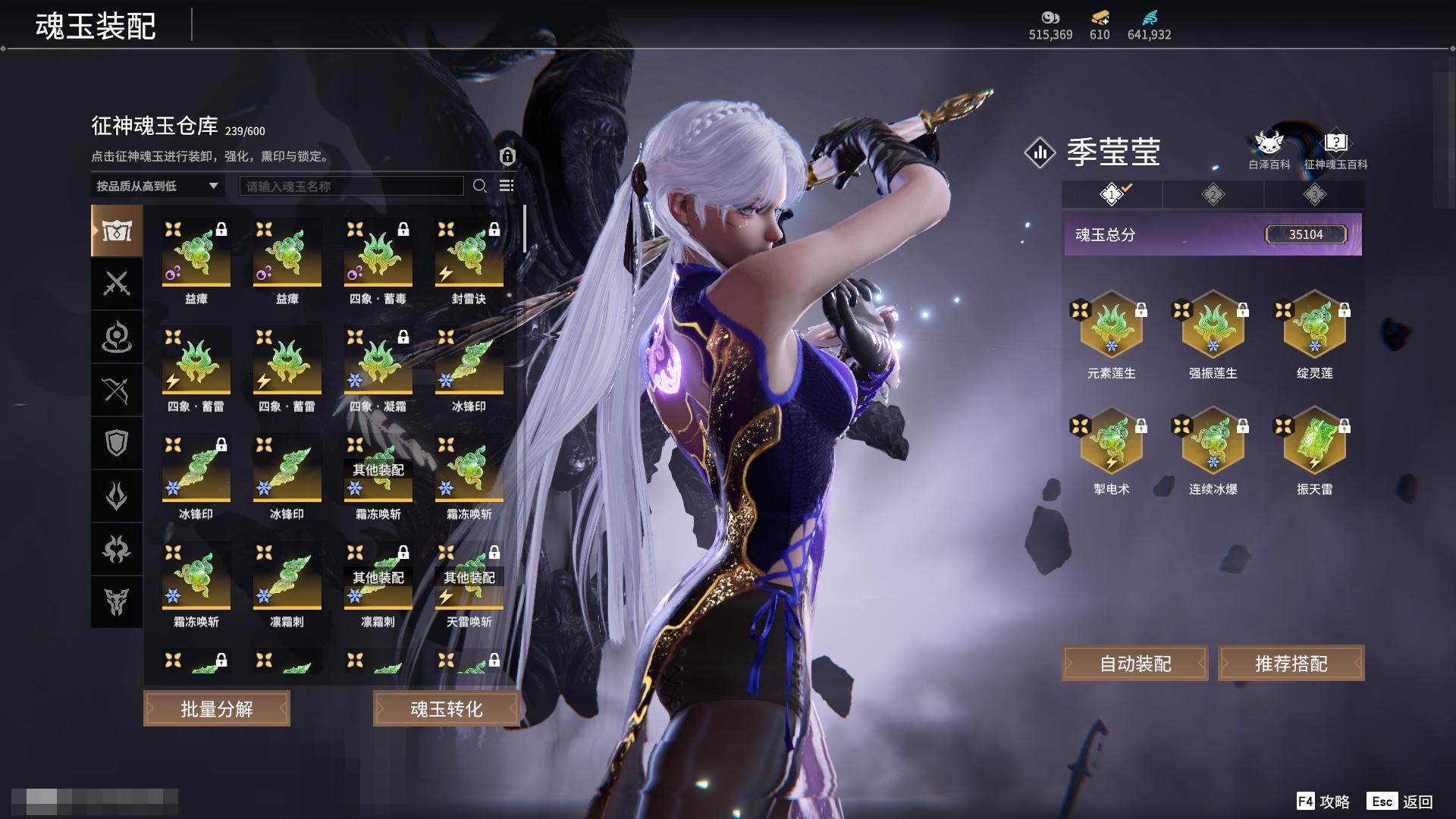Open 白泽百科 encyclopedia

point(1269,150)
